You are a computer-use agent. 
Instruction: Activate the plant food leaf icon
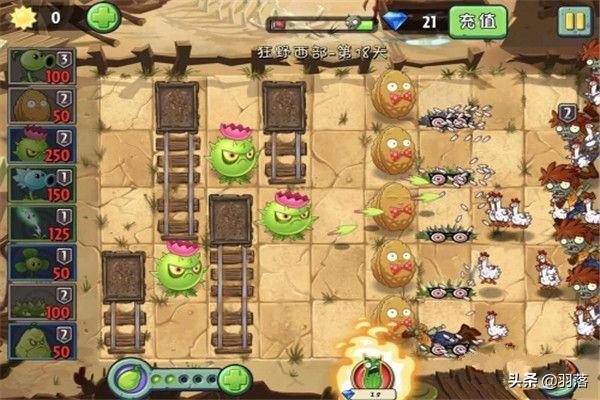128,380
